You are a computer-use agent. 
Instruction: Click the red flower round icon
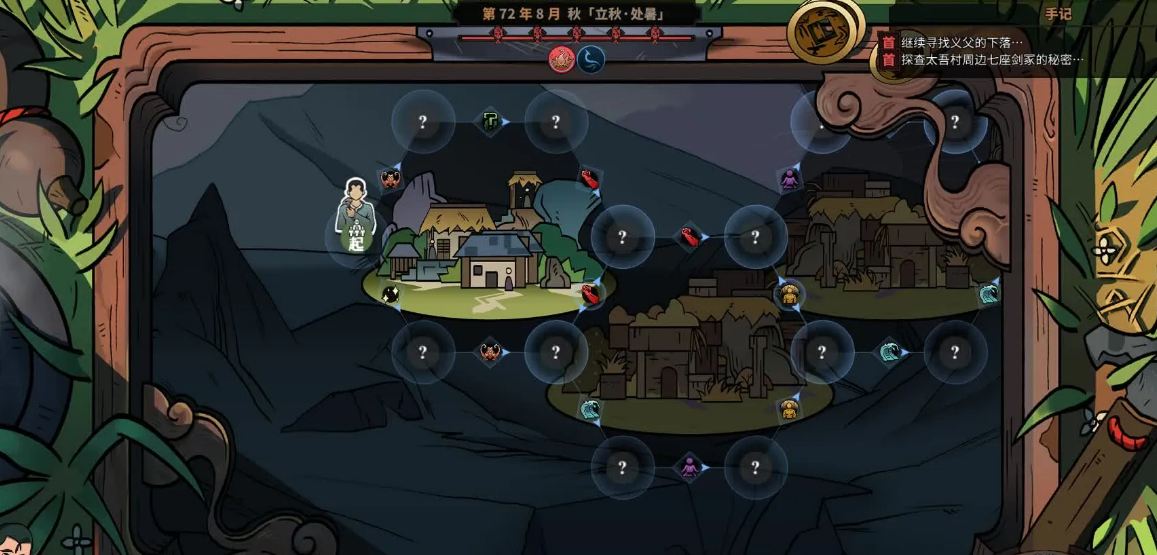pyautogui.click(x=562, y=60)
